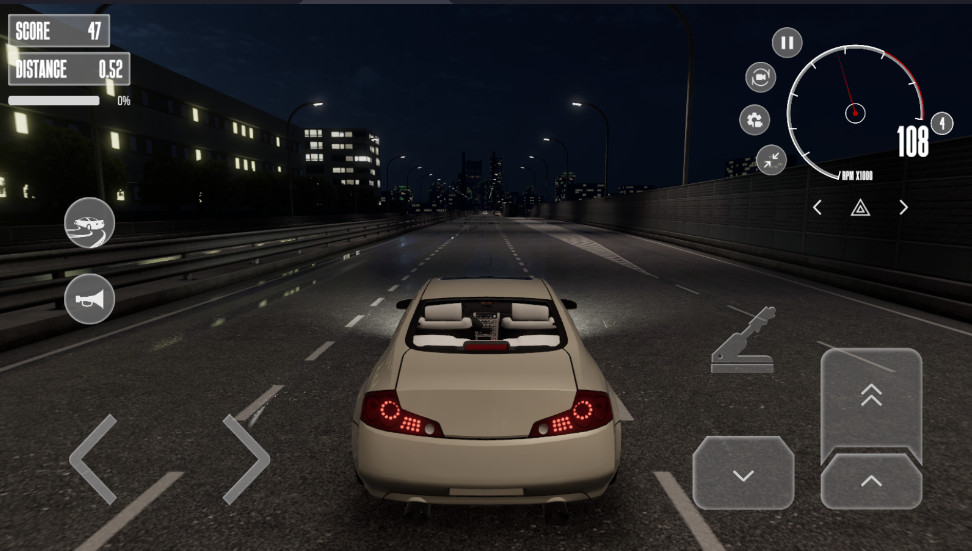Activate the lightning bolt boost button
This screenshot has height=551, width=972.
(942, 123)
